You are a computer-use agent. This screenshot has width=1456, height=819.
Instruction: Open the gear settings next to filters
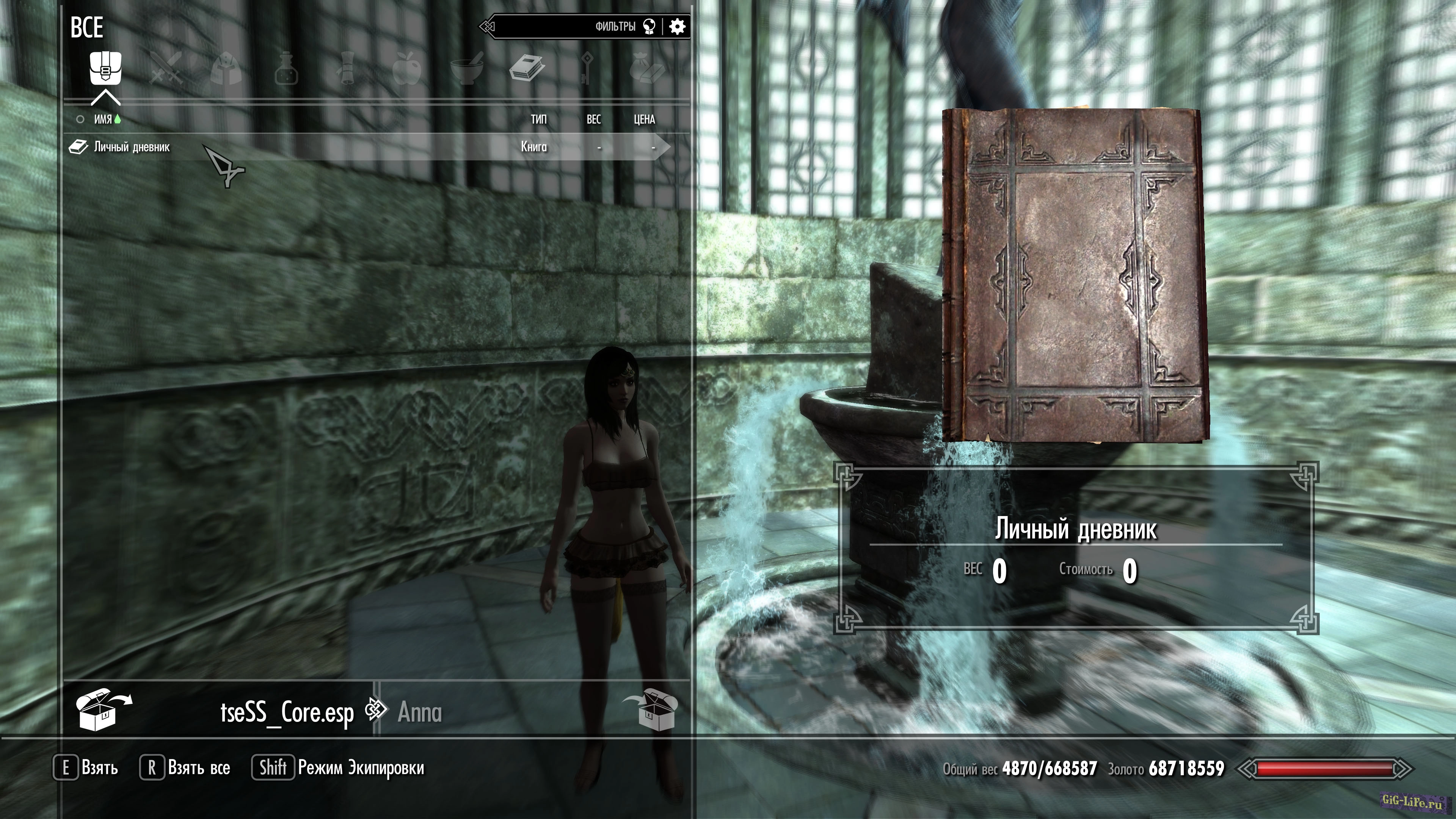[x=677, y=27]
